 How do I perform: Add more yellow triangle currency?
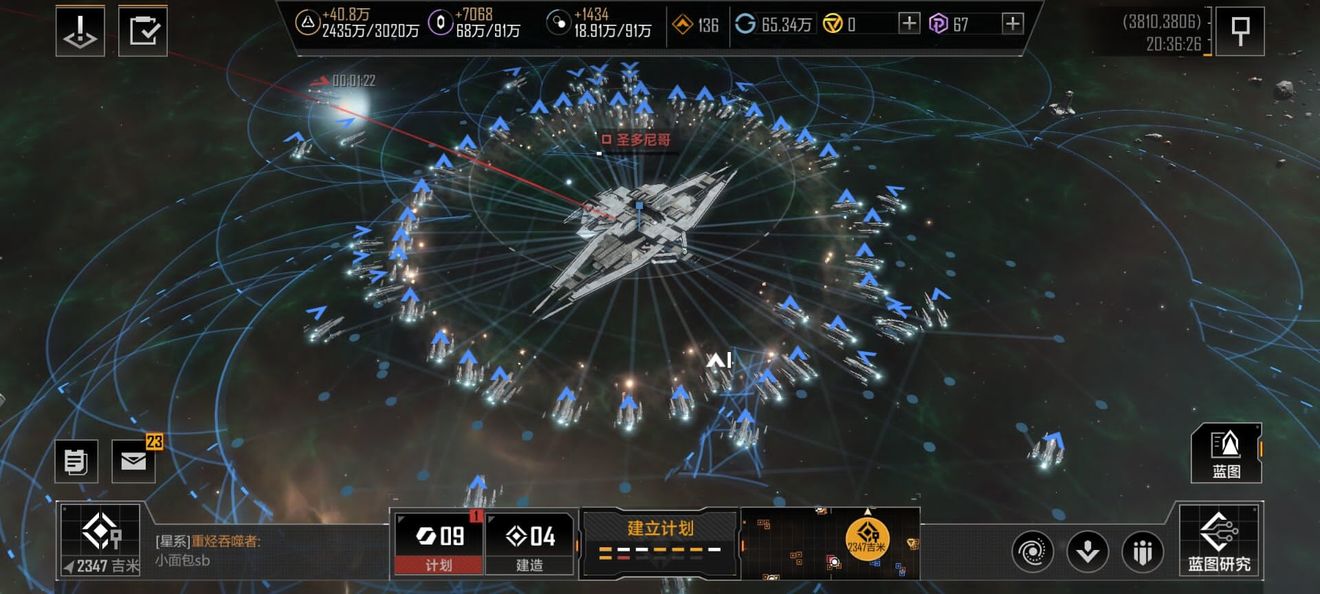click(x=909, y=24)
